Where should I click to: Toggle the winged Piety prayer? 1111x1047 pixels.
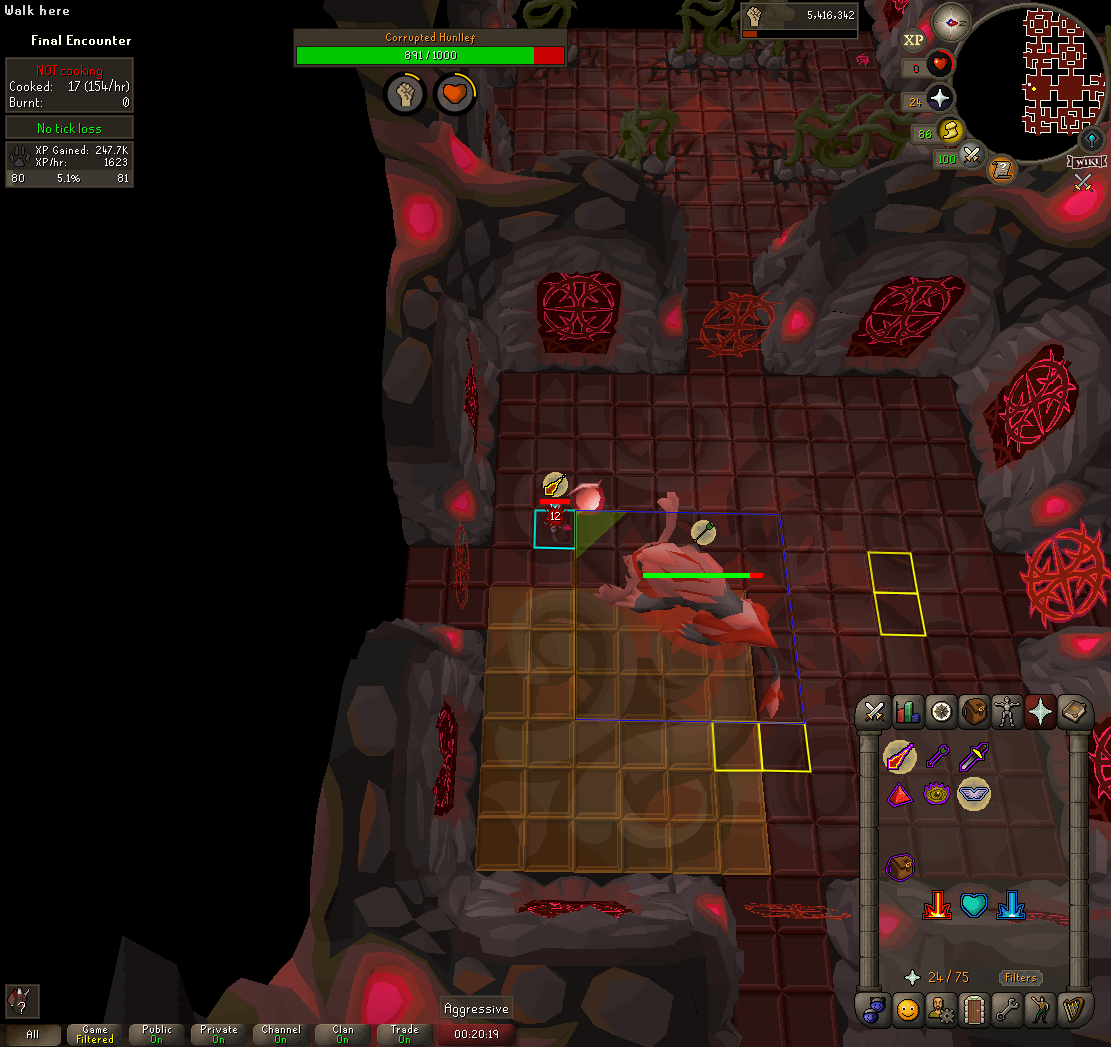coord(973,794)
